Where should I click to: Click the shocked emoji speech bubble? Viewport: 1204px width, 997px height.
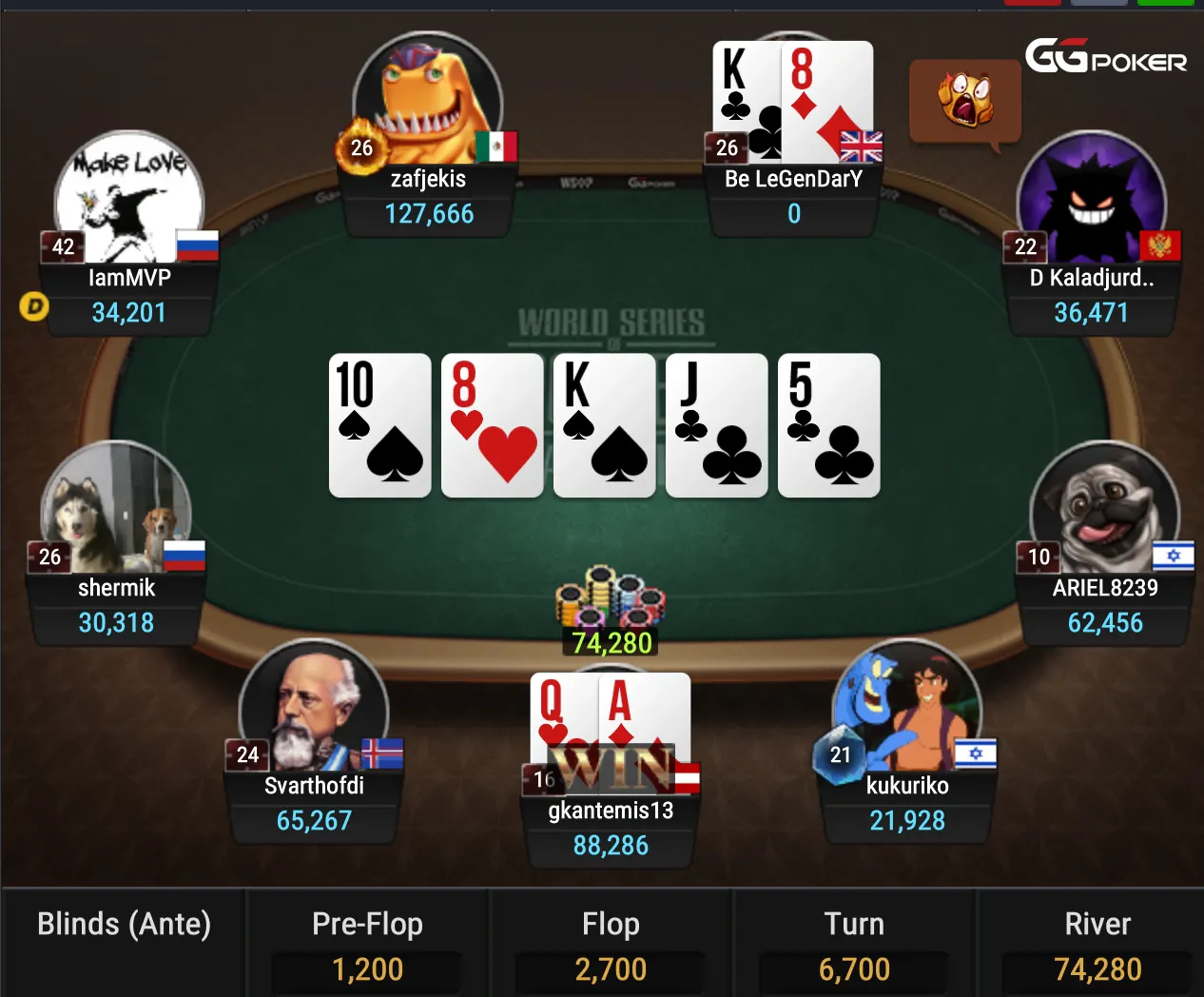point(965,101)
